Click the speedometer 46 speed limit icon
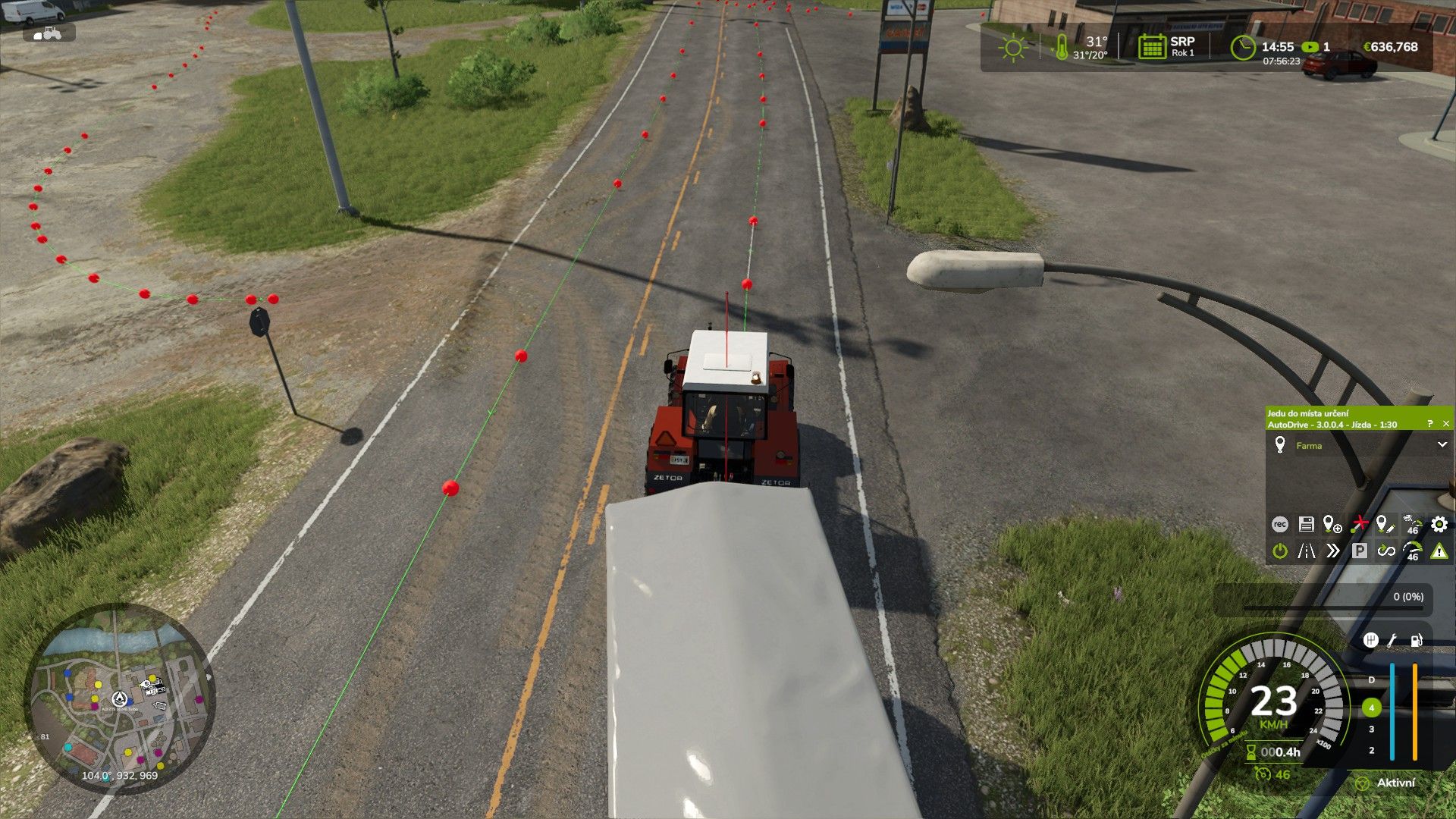Screen dimensions: 1456x819 pos(1412,551)
